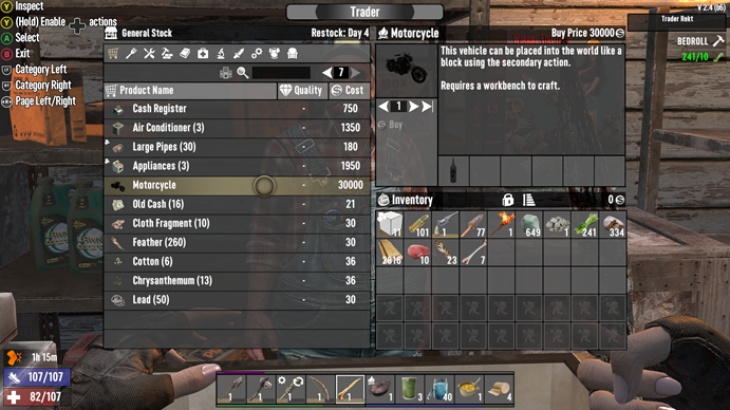Click the item search text field

[280, 72]
